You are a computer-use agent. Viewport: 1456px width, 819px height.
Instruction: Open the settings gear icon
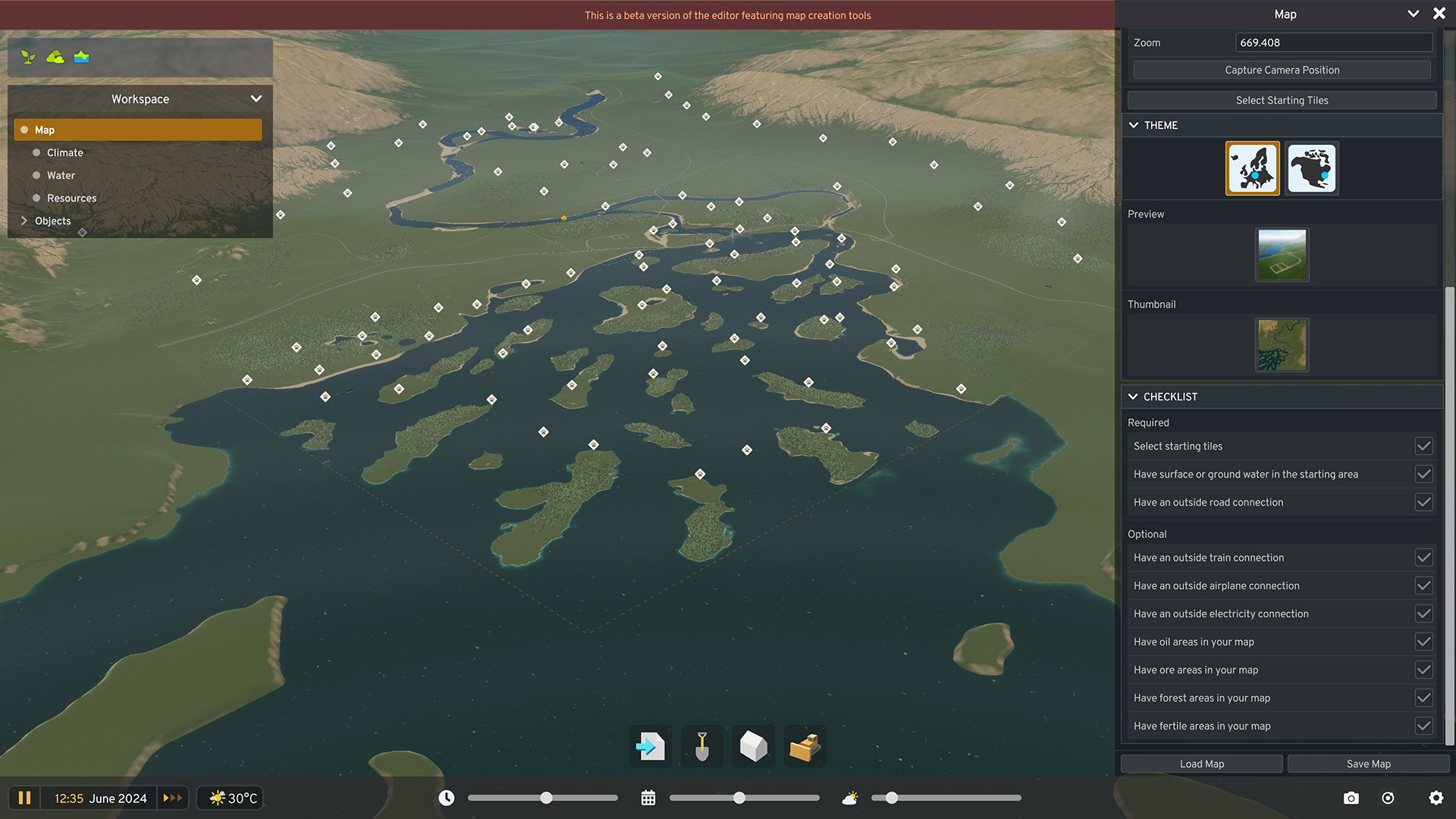coord(1436,798)
